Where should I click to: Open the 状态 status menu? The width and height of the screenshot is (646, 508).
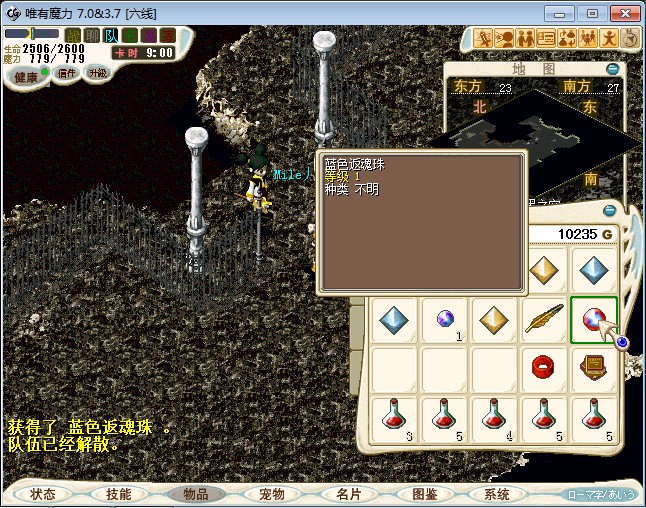(43, 494)
